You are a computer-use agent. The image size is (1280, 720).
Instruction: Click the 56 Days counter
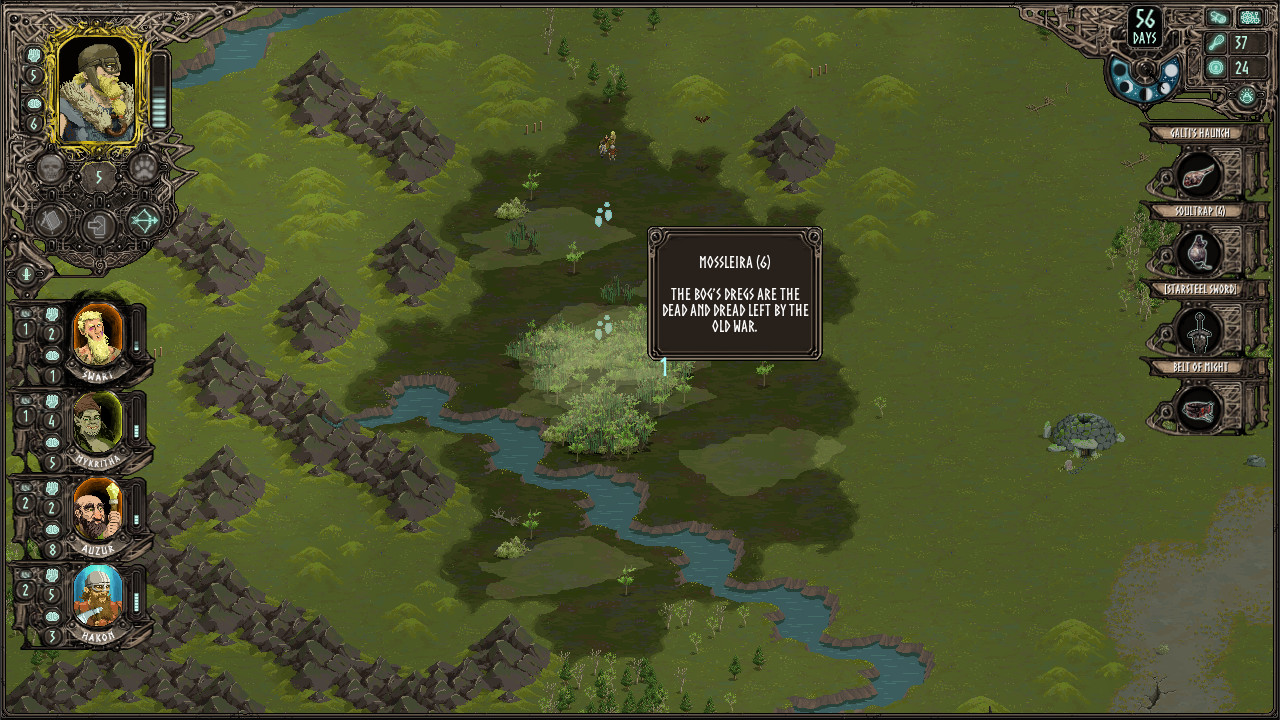[1143, 26]
